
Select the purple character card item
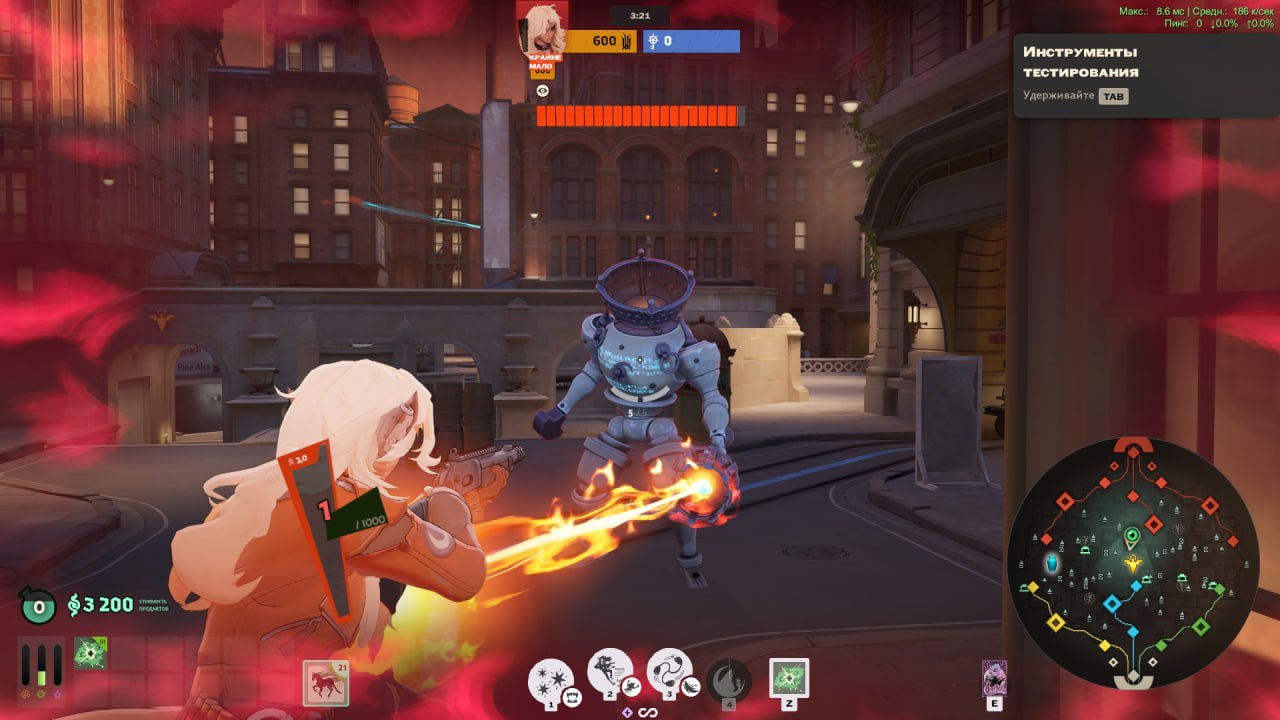pyautogui.click(x=994, y=677)
